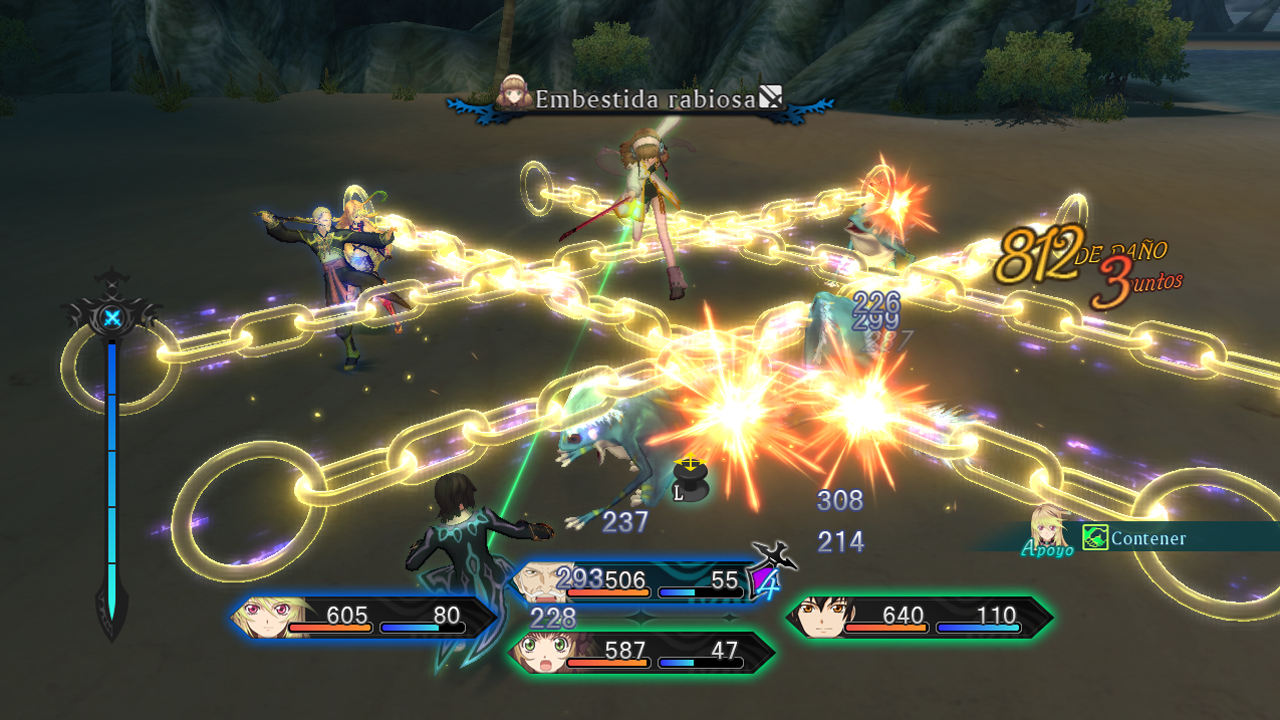Screen dimensions: 1280x720
Task: Select the black-haired boy's party panel
Action: point(918,618)
